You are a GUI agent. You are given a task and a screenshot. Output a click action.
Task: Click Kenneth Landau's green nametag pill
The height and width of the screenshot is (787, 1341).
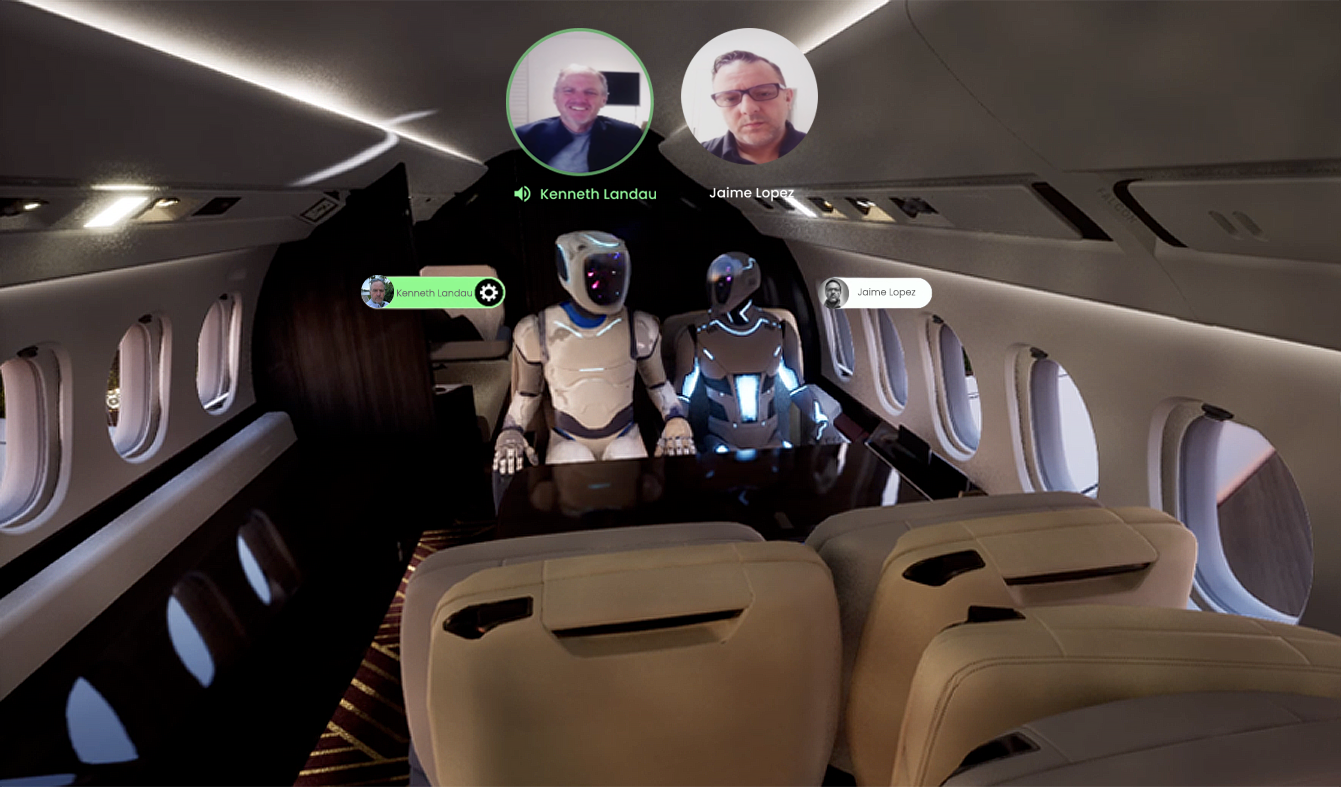pos(435,292)
